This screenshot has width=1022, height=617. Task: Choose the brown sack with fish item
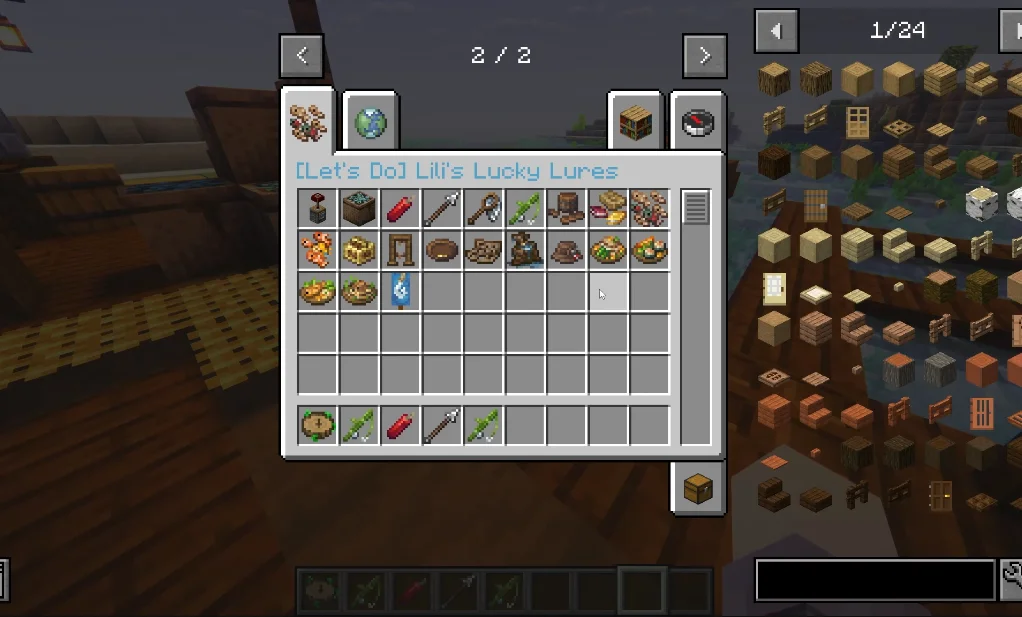point(525,250)
